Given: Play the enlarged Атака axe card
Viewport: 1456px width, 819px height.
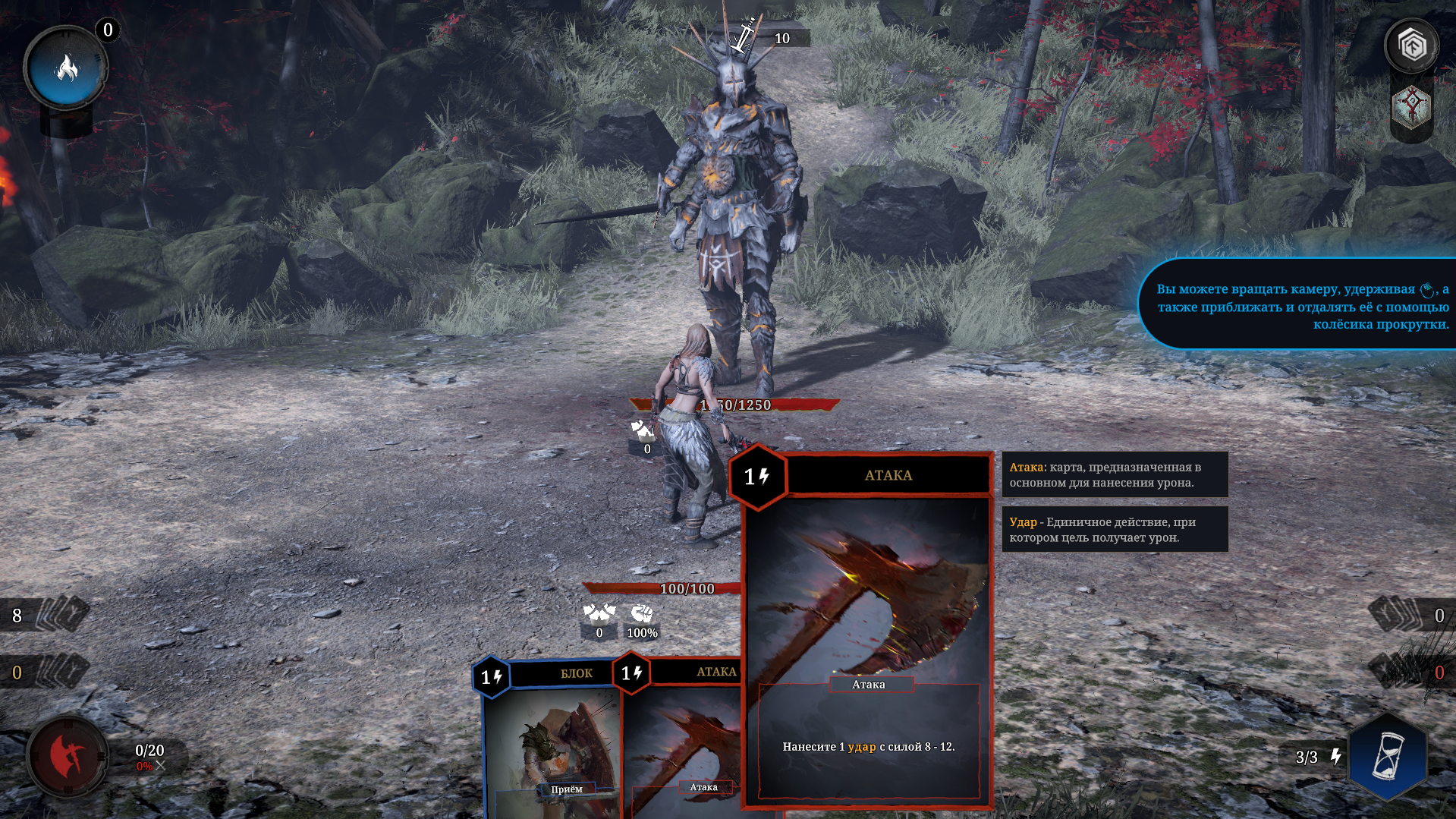Looking at the screenshot, I should (868, 630).
